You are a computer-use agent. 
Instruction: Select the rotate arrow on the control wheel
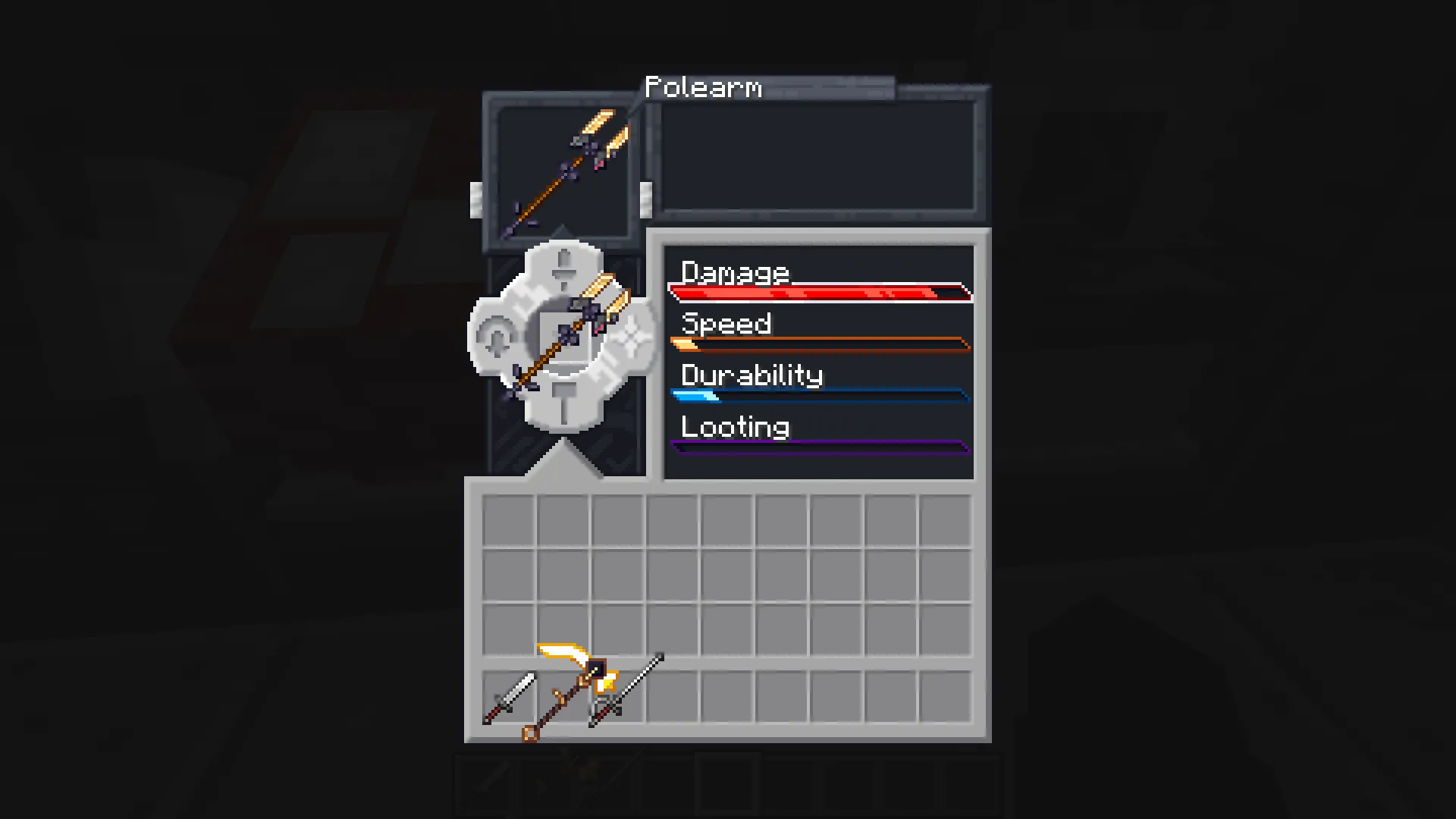[x=497, y=337]
